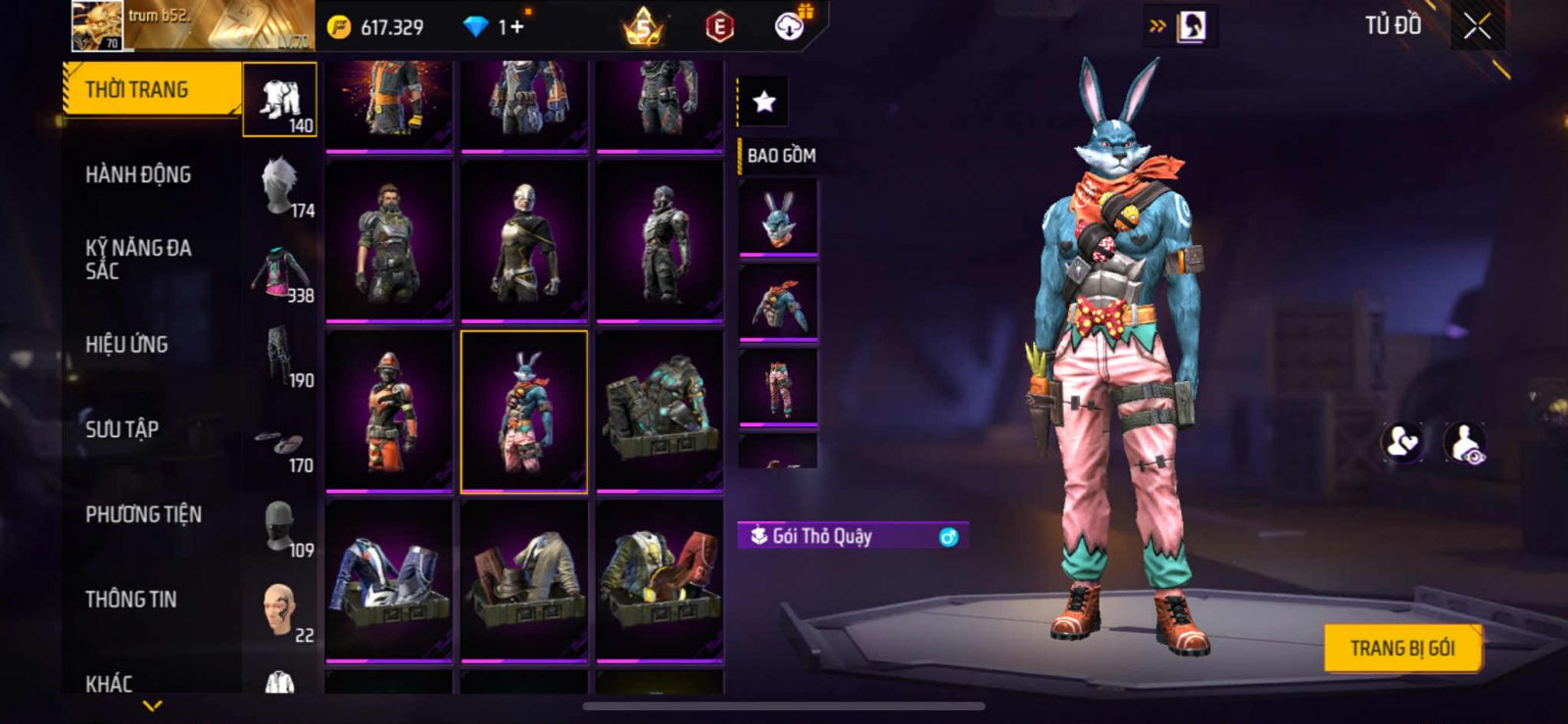View the pink rabbit pants item

coord(778,386)
